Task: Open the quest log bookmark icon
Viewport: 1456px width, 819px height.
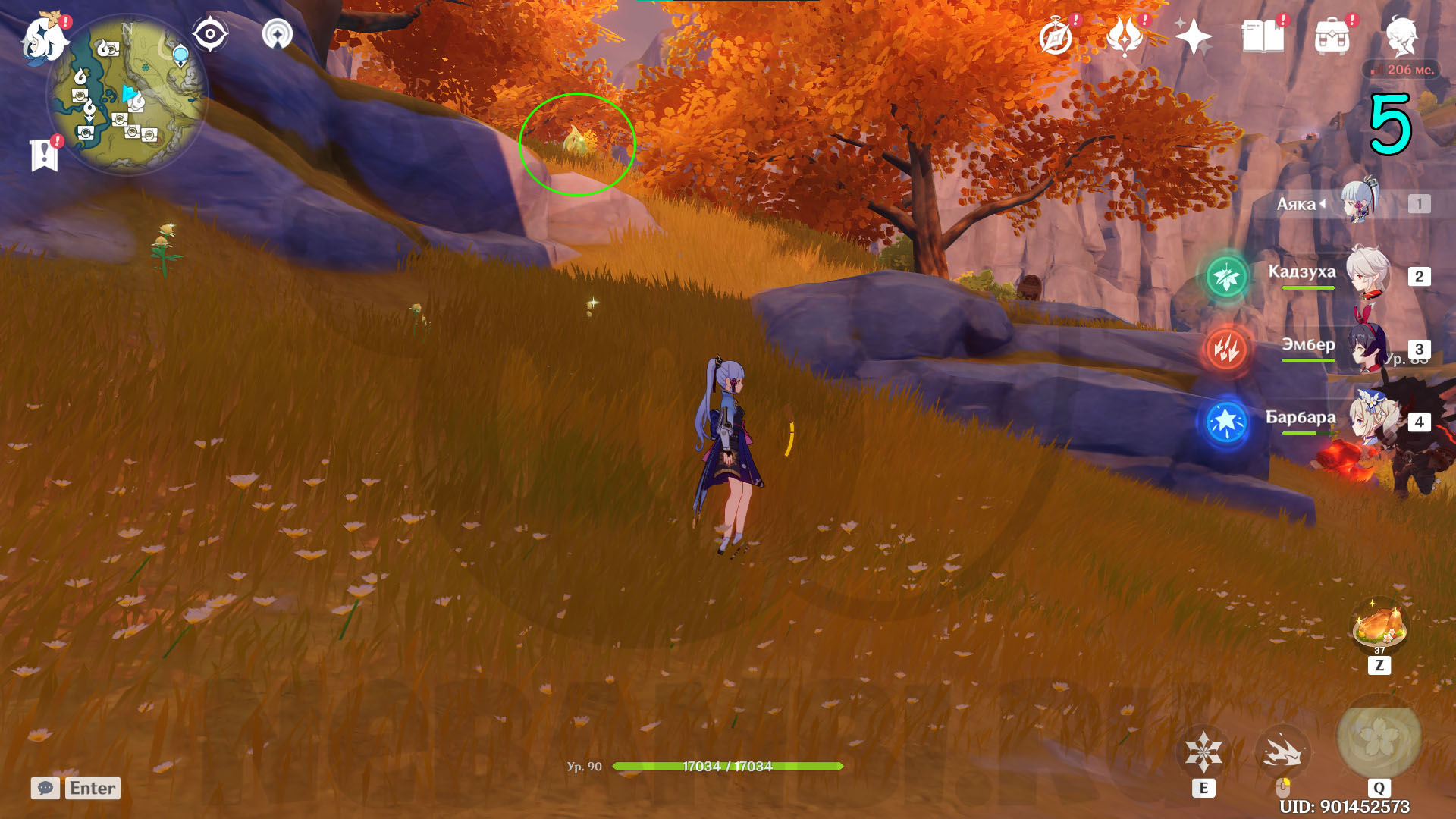Action: point(45,155)
